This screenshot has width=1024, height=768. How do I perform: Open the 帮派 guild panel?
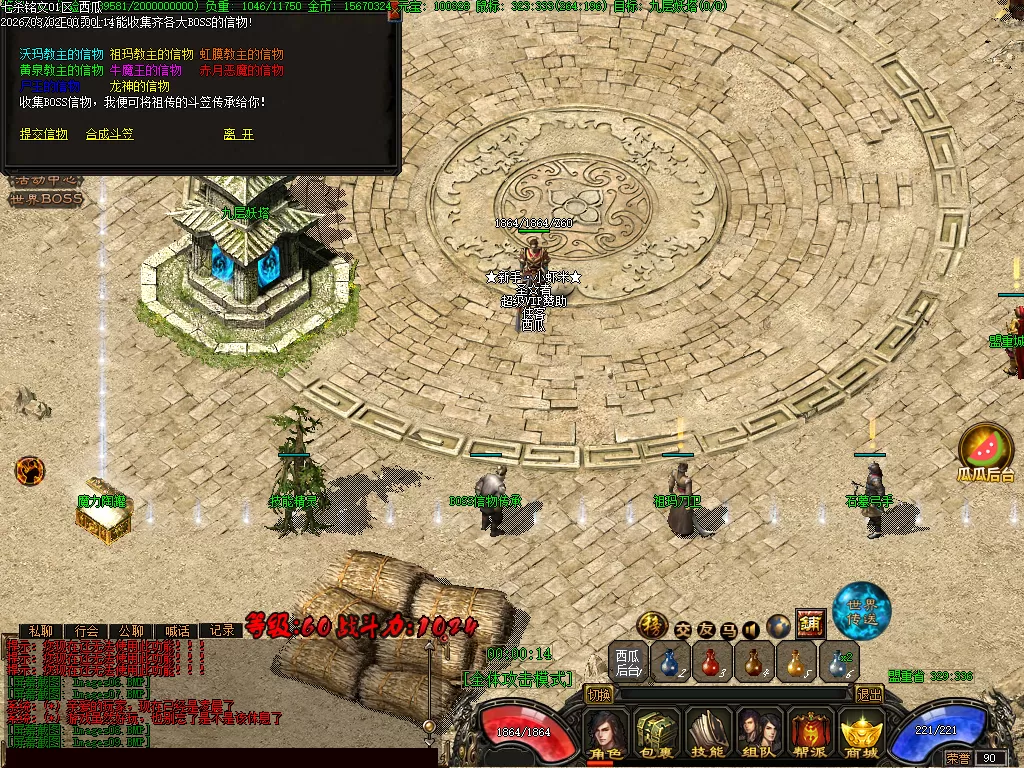click(810, 735)
